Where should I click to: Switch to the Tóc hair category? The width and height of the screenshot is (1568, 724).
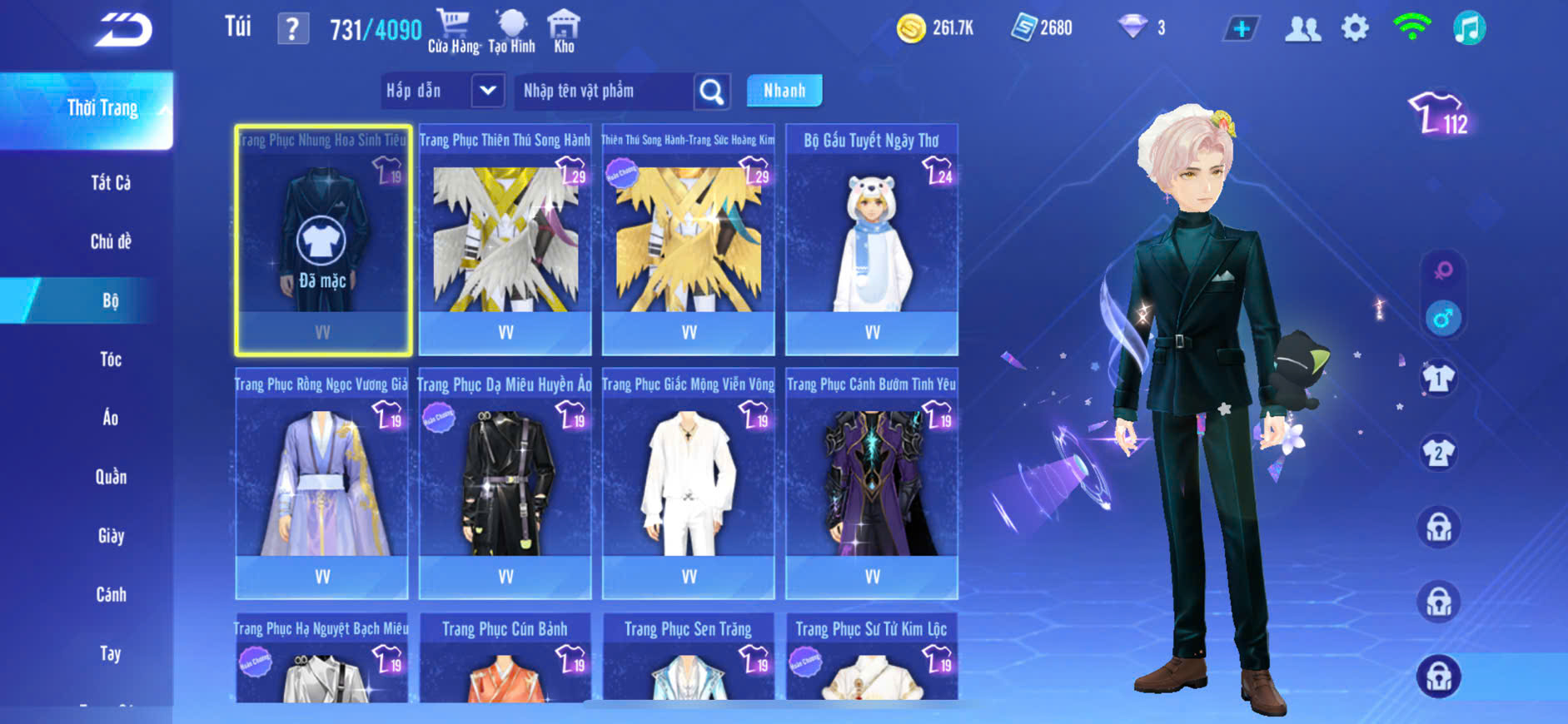click(x=110, y=360)
